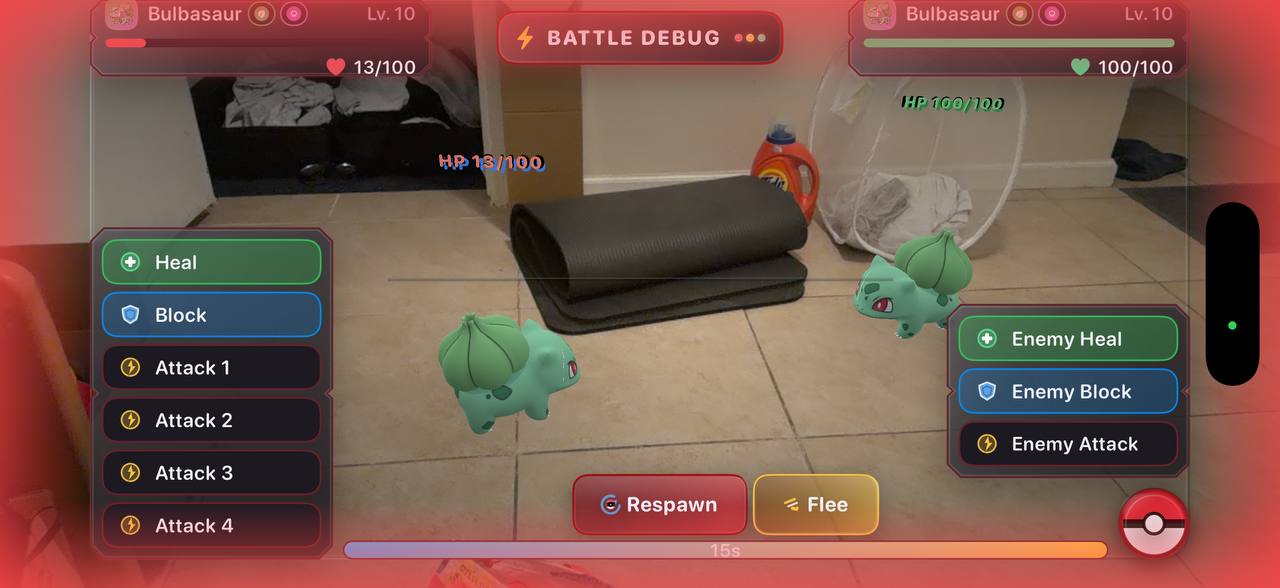Screen dimensions: 1280x588
Task: Launch Attack 4
Action: pyautogui.click(x=211, y=526)
